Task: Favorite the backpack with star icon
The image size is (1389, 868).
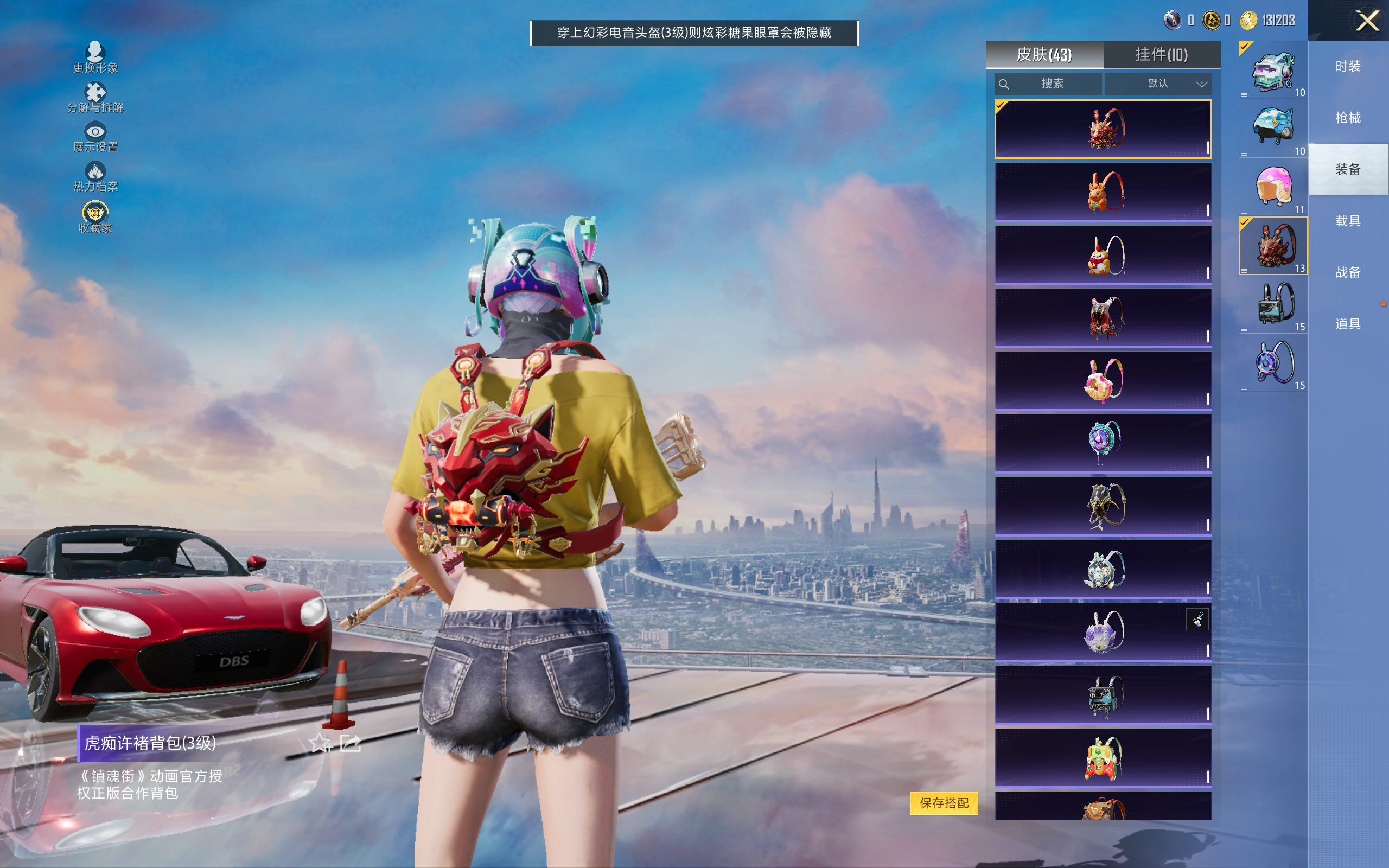Action: coord(320,743)
